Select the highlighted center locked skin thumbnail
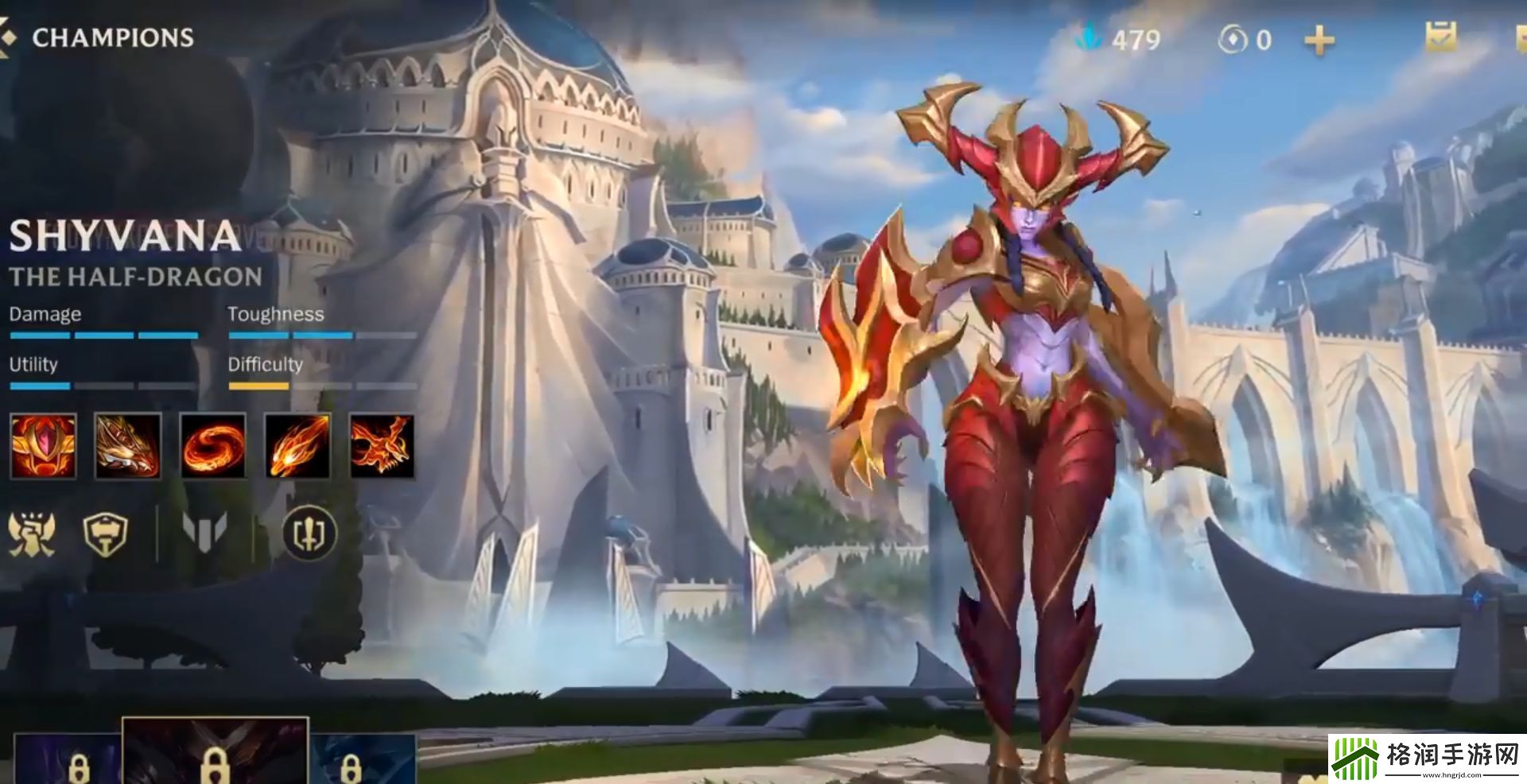 pos(214,751)
